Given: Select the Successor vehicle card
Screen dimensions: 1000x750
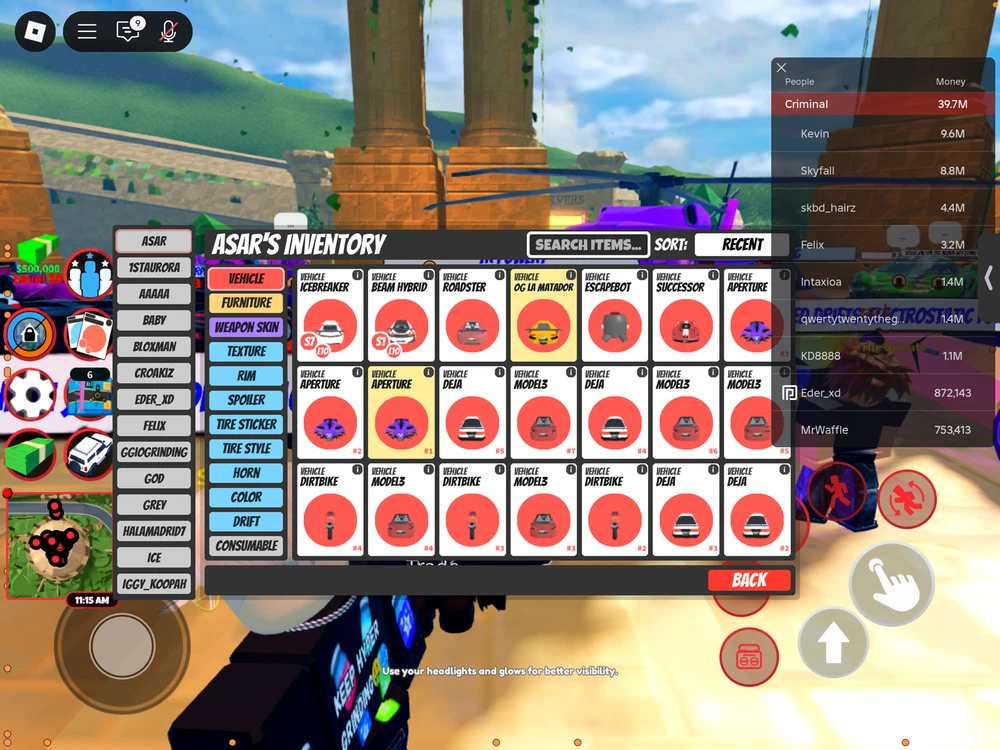Looking at the screenshot, I should (685, 314).
